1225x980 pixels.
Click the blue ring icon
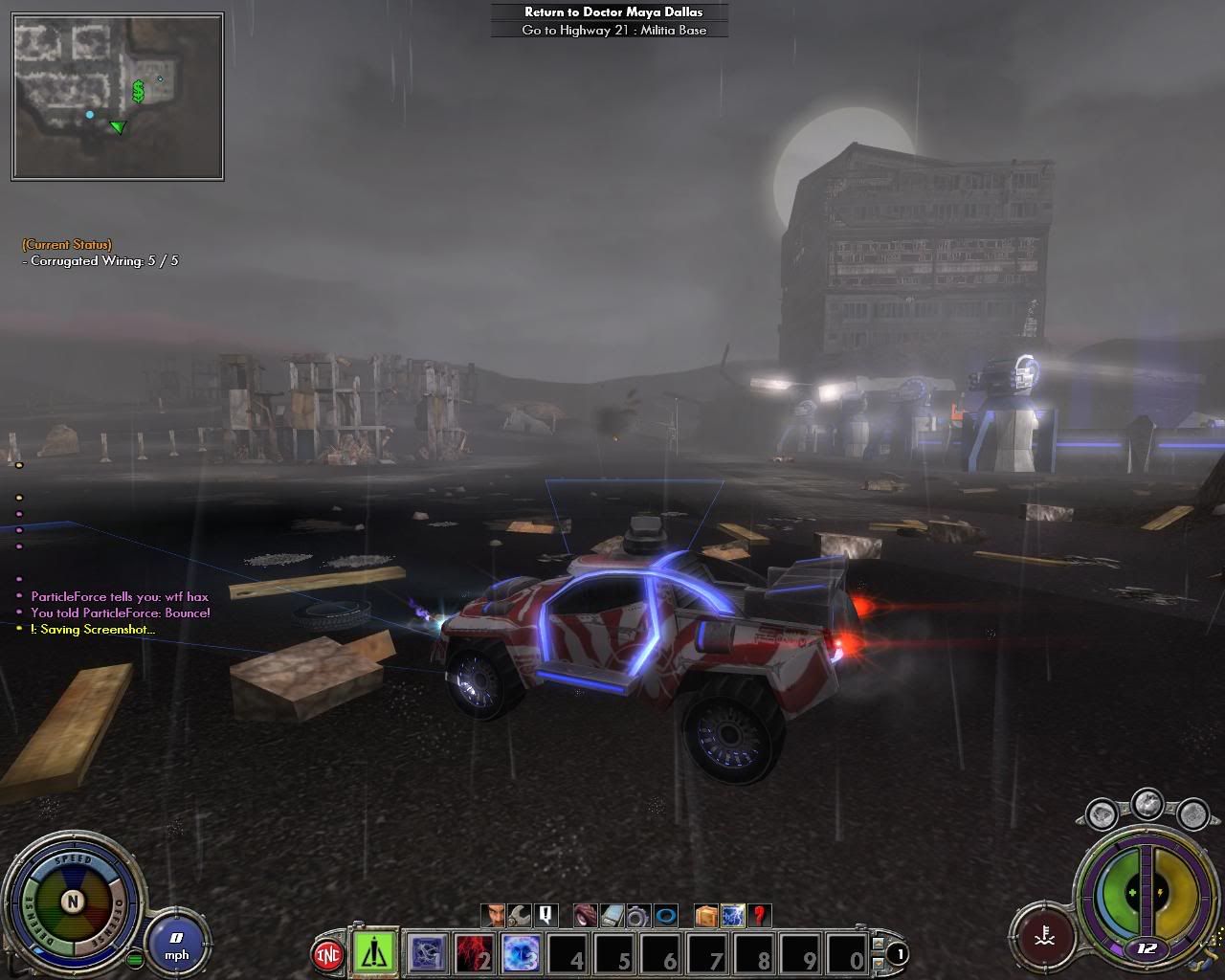[x=664, y=916]
